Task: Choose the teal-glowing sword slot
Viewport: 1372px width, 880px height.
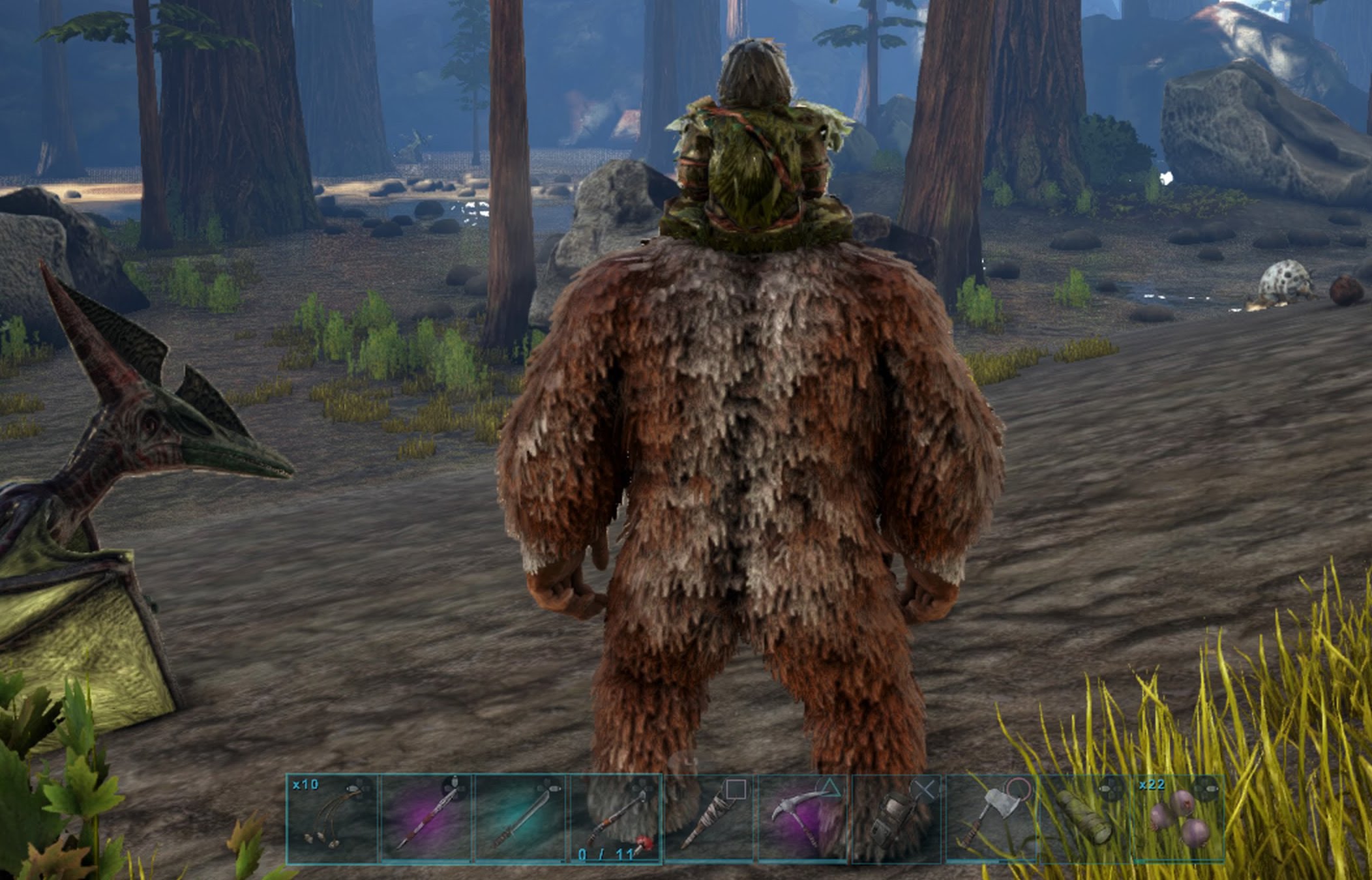Action: 520,818
